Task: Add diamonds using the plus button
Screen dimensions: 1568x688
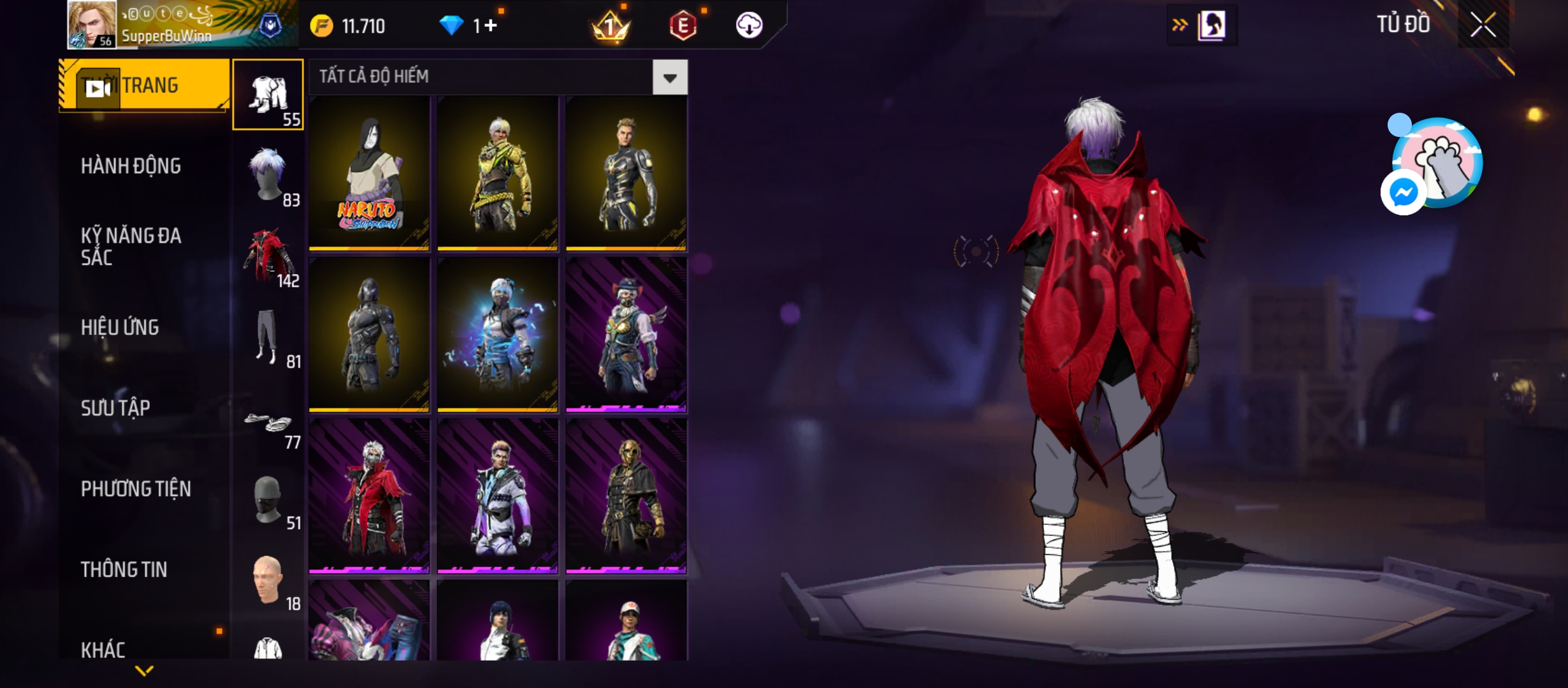Action: 490,26
